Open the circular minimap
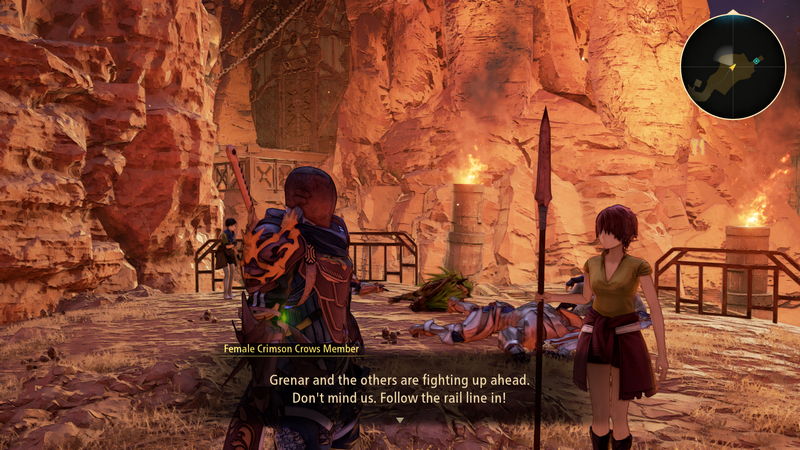Image resolution: width=800 pixels, height=450 pixels. click(x=732, y=66)
